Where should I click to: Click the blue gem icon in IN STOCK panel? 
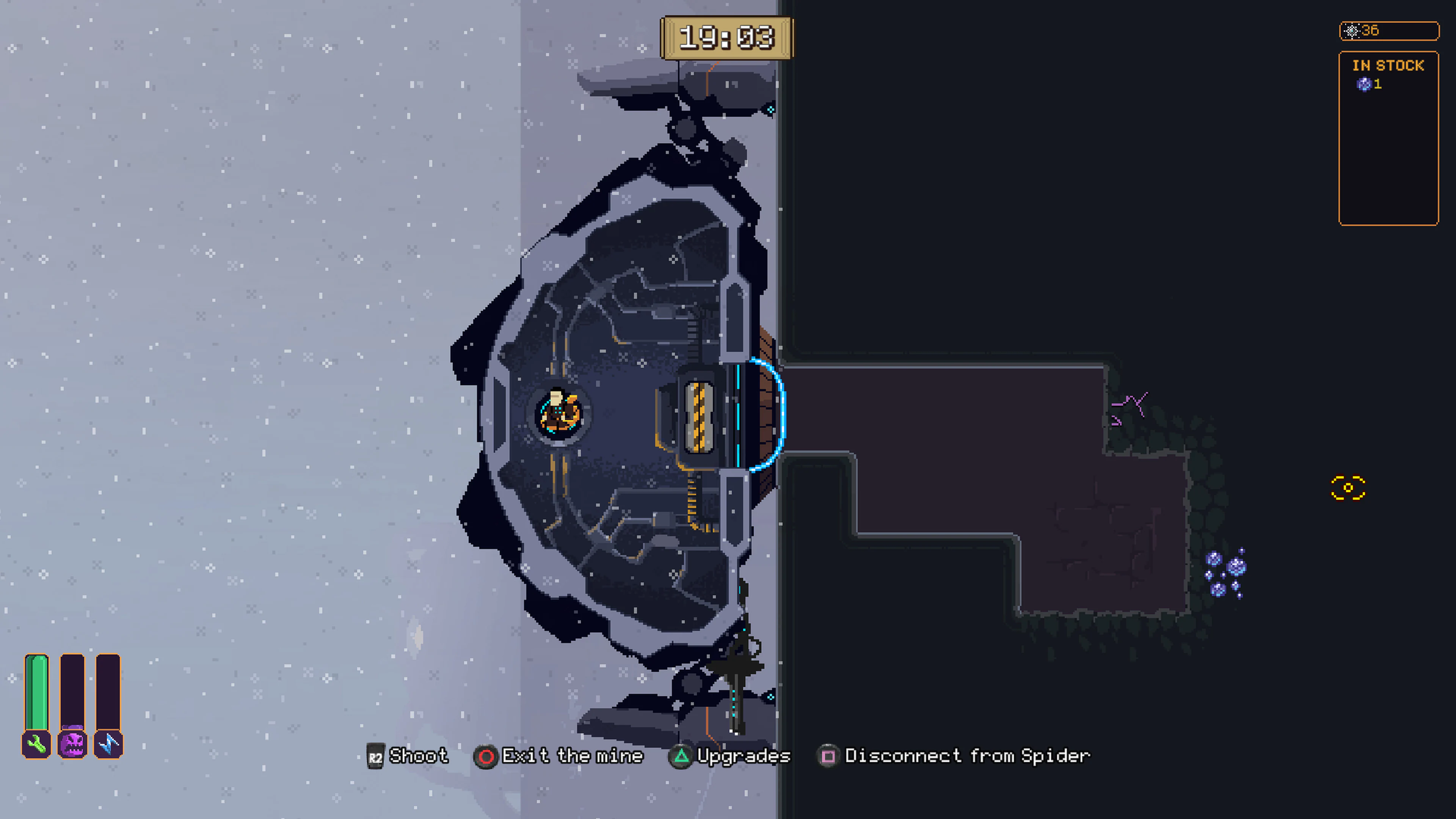coord(1363,84)
